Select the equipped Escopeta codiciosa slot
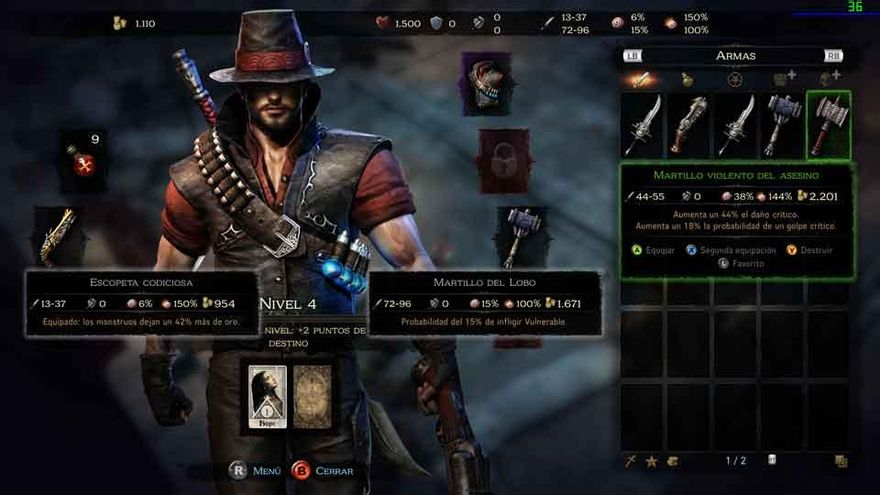Viewport: 880px width, 495px height. coord(58,236)
